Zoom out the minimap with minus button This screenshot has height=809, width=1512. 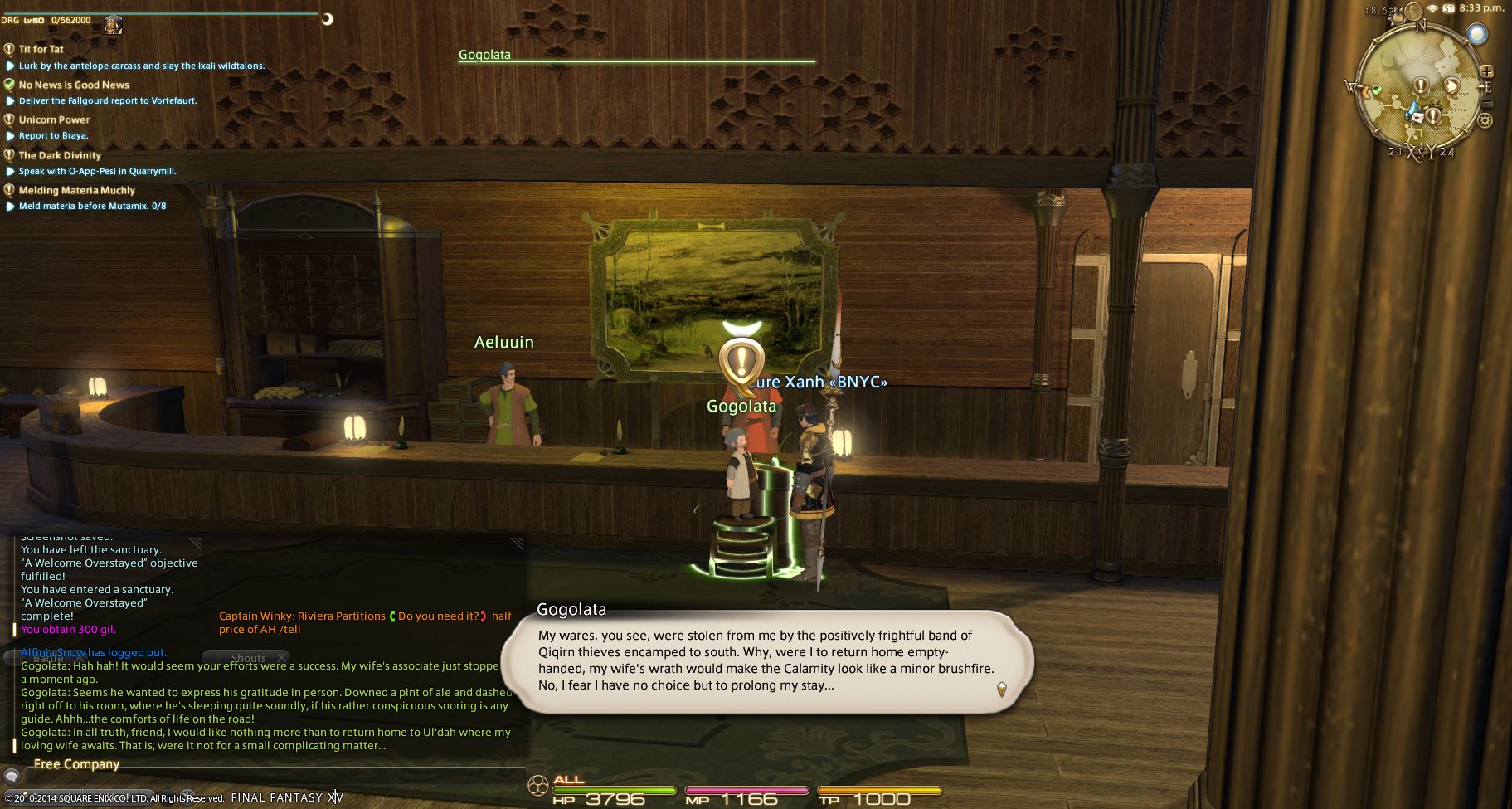pyautogui.click(x=1487, y=103)
